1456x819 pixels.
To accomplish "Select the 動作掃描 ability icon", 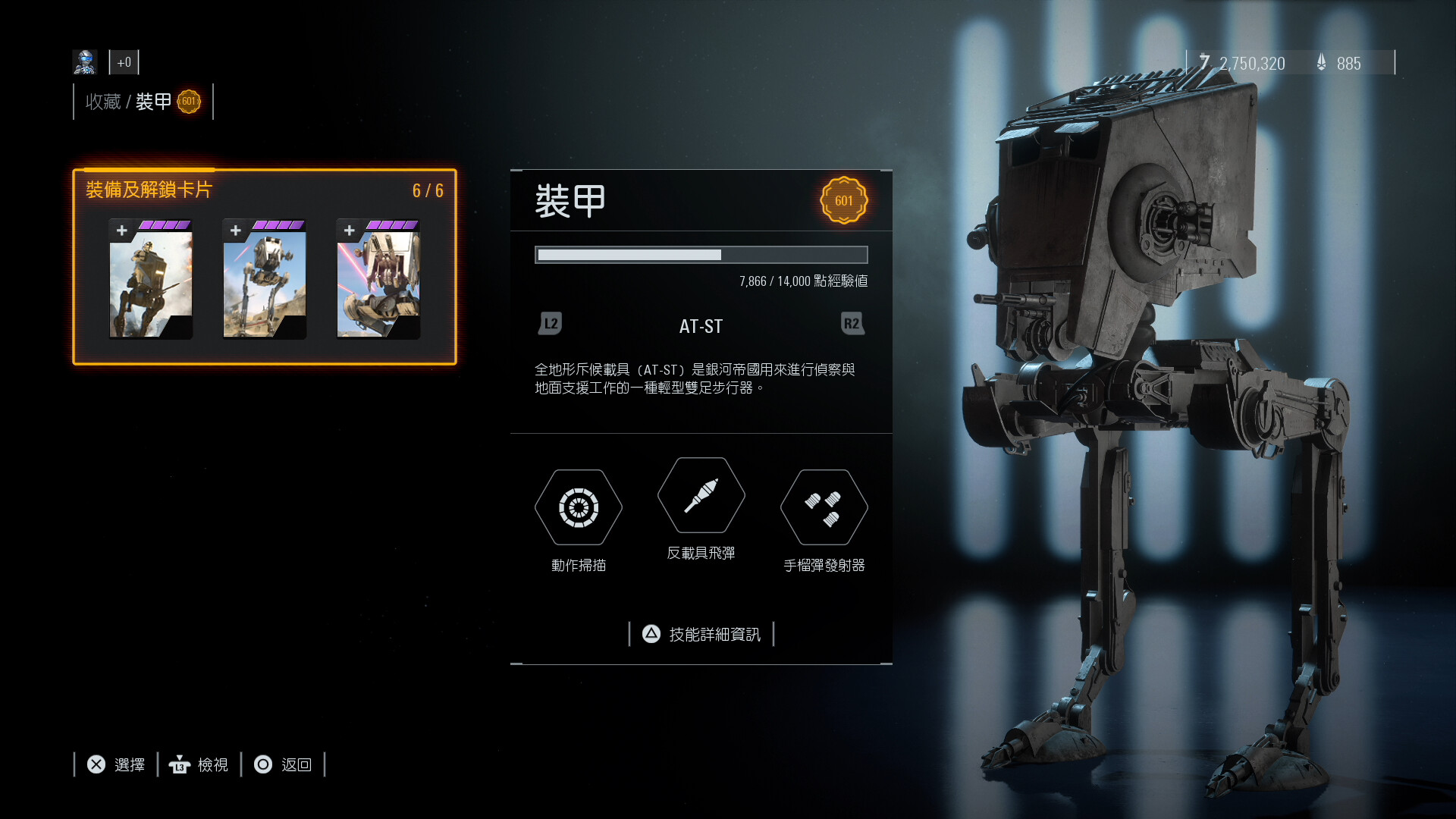I will coord(579,507).
